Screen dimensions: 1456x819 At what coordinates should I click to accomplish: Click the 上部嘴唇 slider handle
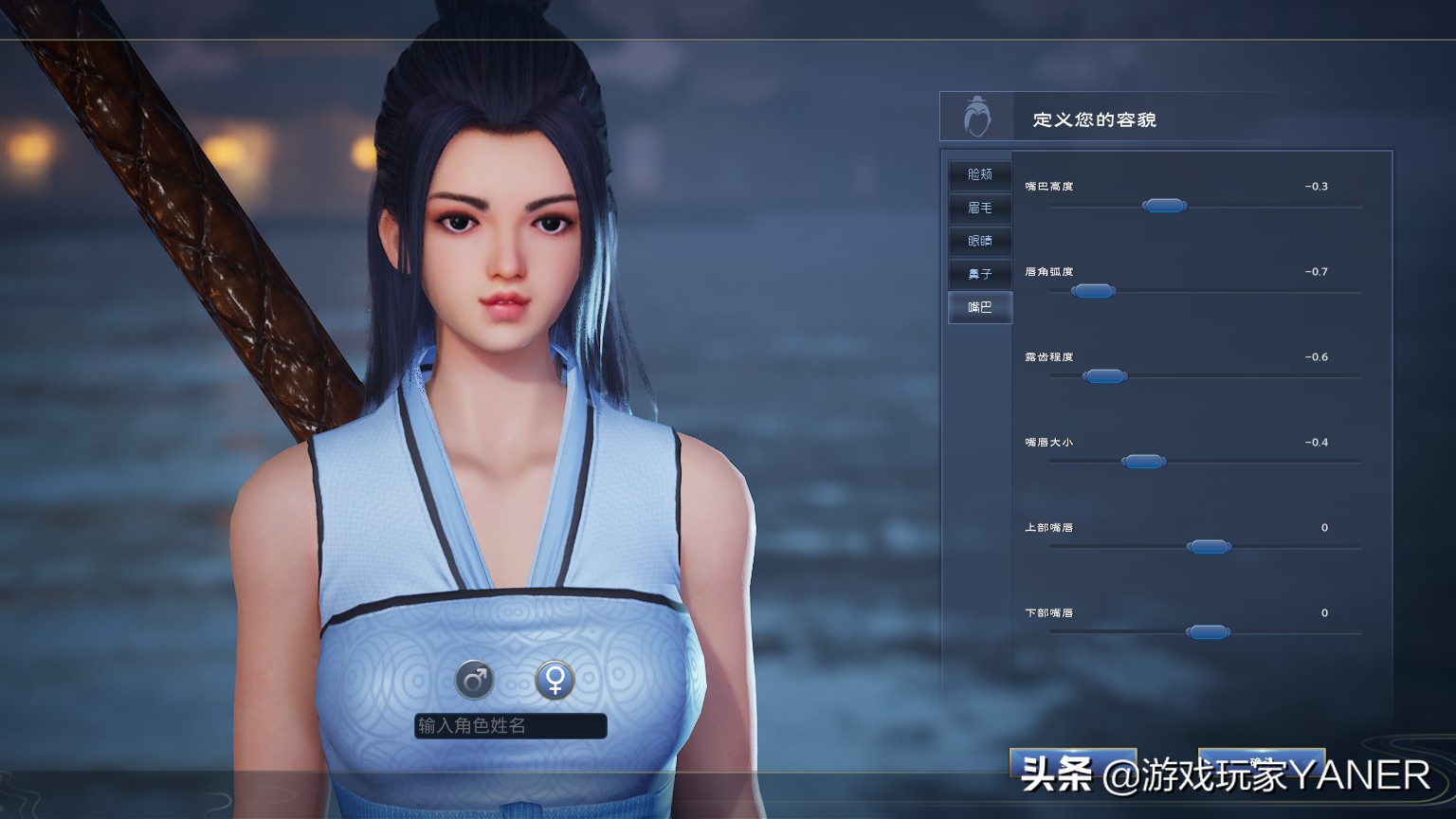click(1209, 546)
